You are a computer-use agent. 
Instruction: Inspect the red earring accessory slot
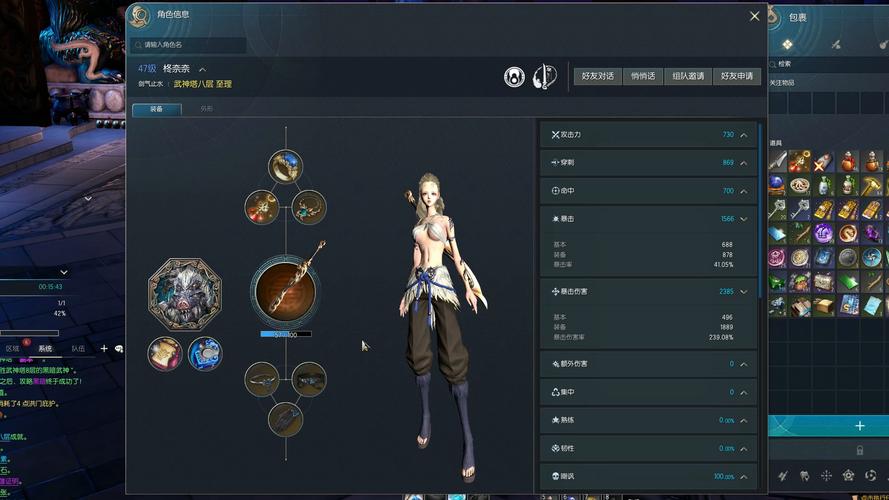262,206
